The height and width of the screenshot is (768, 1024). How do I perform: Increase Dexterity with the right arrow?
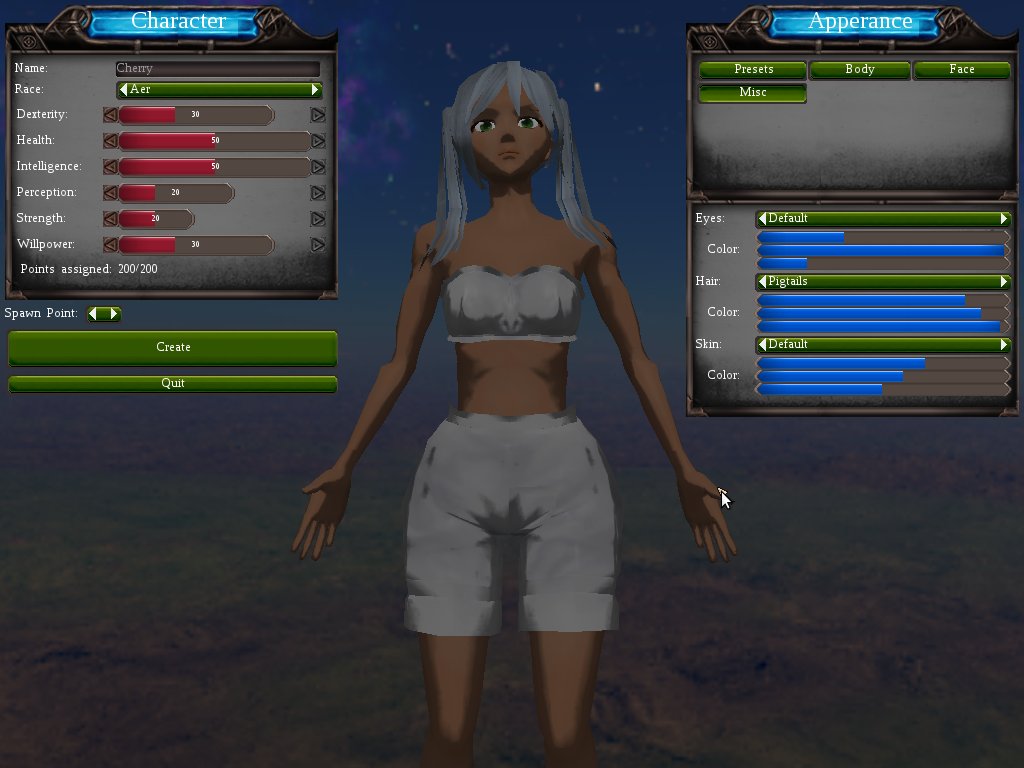click(318, 115)
